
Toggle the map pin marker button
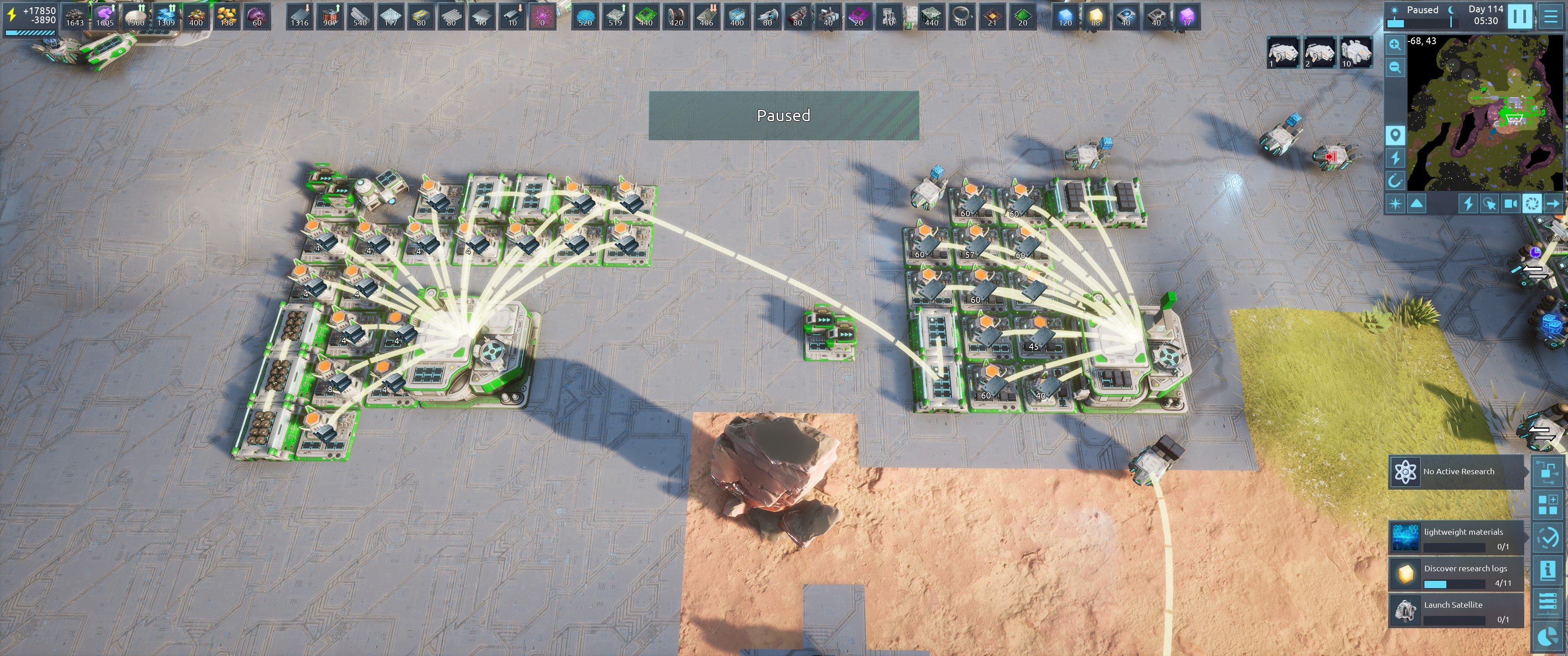click(1395, 134)
